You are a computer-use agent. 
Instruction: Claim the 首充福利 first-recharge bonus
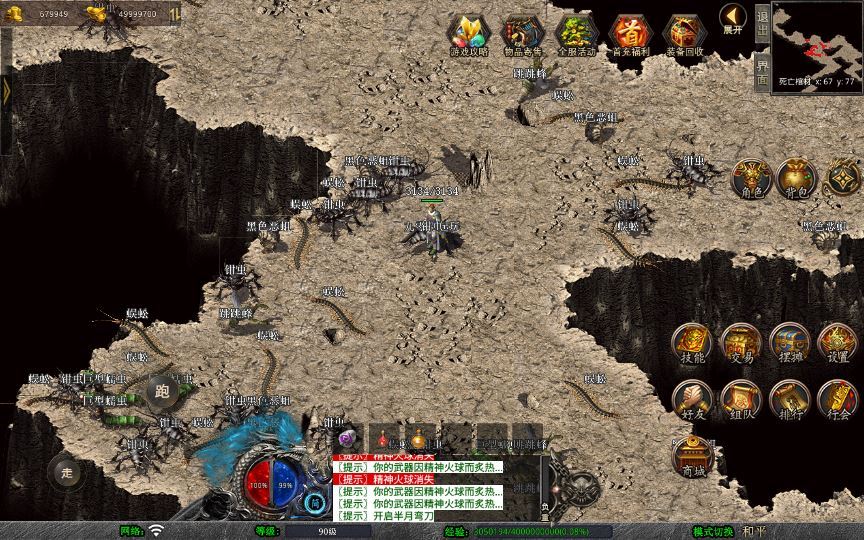coord(628,35)
